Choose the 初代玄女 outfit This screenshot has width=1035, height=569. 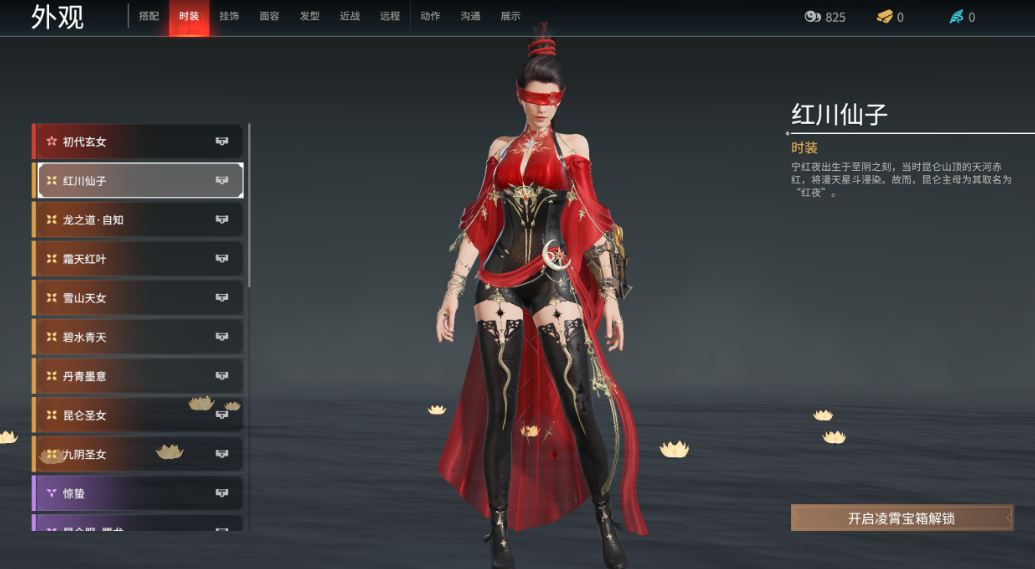click(139, 142)
